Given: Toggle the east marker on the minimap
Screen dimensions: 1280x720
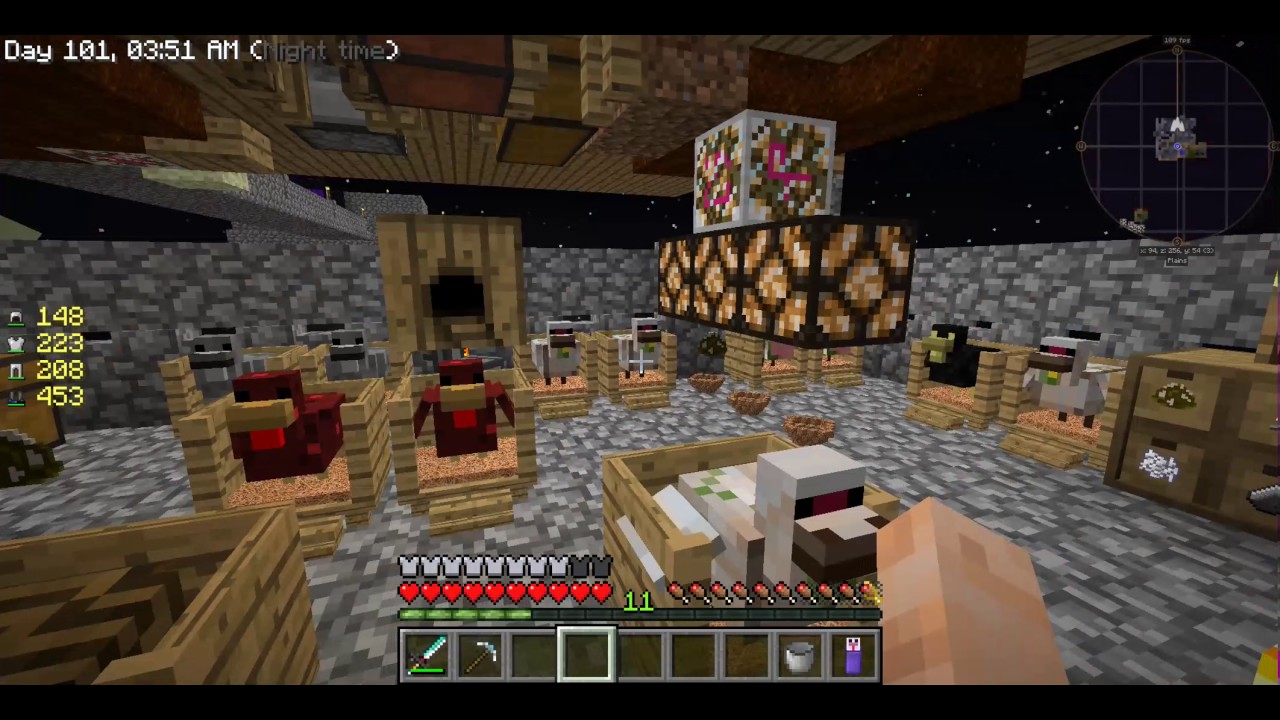Looking at the screenshot, I should (x=1275, y=146).
